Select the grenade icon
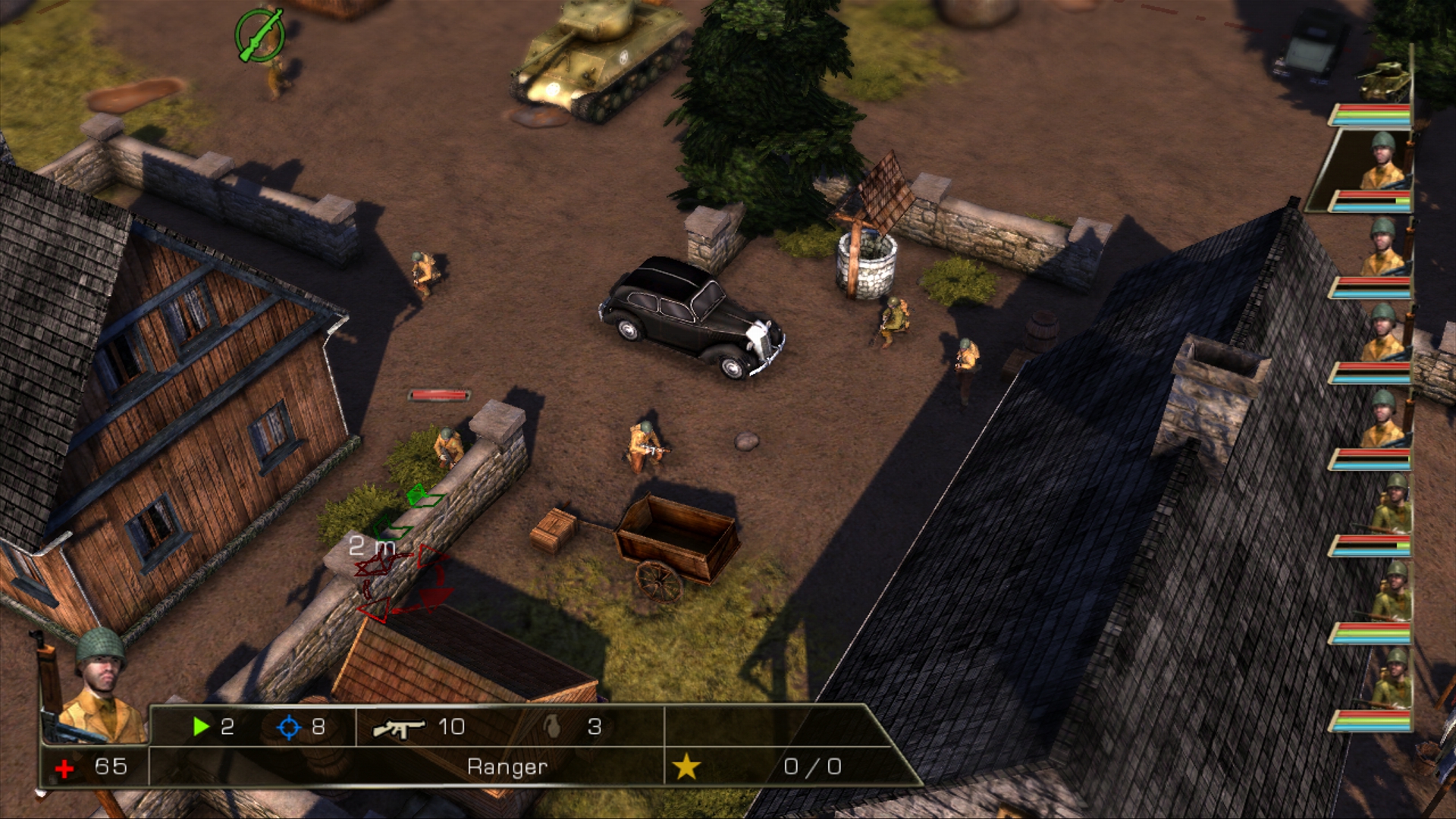 554,726
